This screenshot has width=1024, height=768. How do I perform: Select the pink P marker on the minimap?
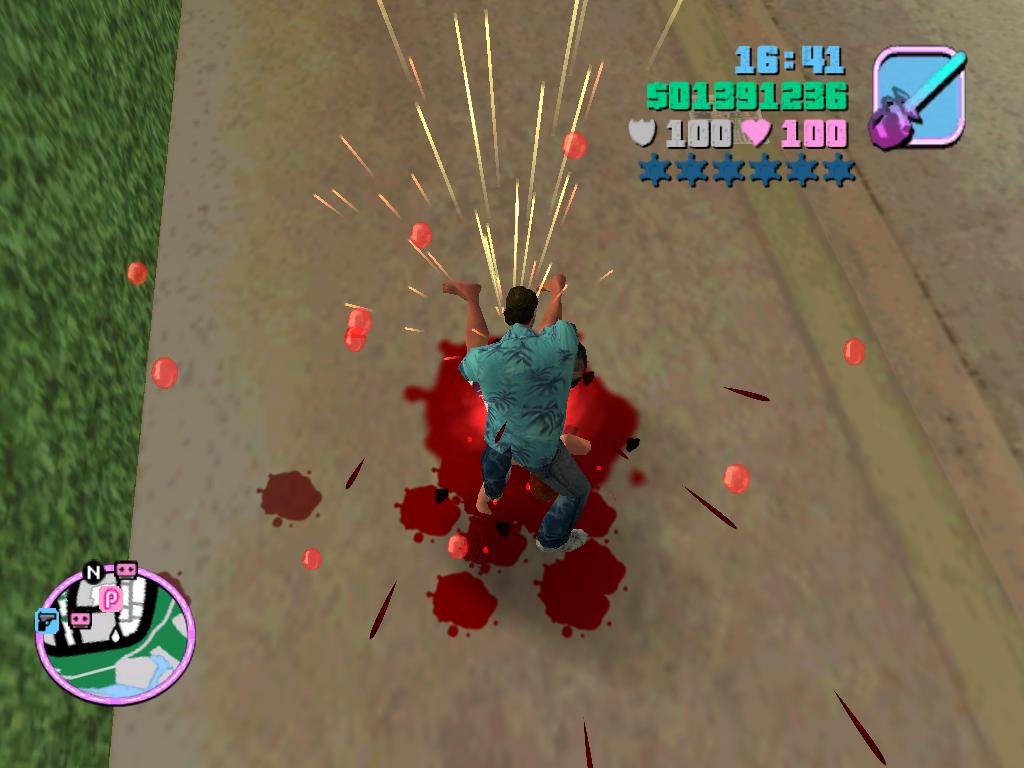tap(110, 598)
